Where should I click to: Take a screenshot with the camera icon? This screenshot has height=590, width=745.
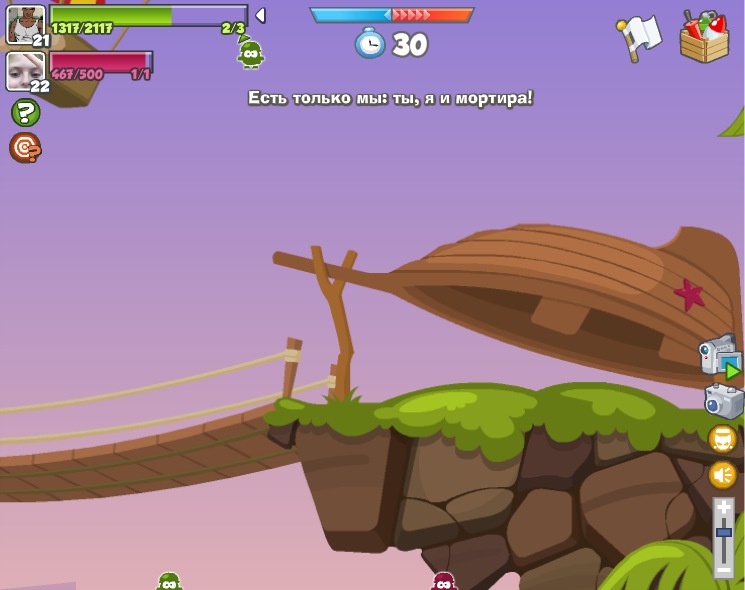pyautogui.click(x=723, y=401)
